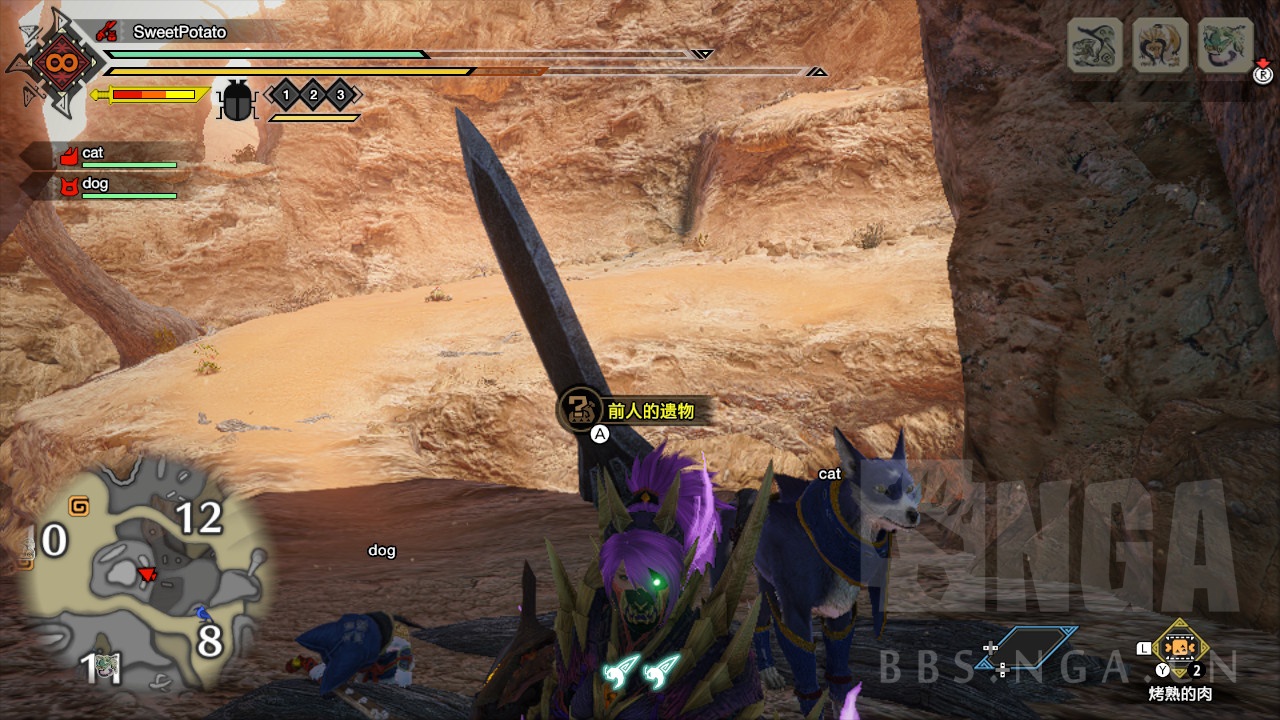Select the first grey monster target icon
The height and width of the screenshot is (720, 1280).
pyautogui.click(x=1095, y=45)
